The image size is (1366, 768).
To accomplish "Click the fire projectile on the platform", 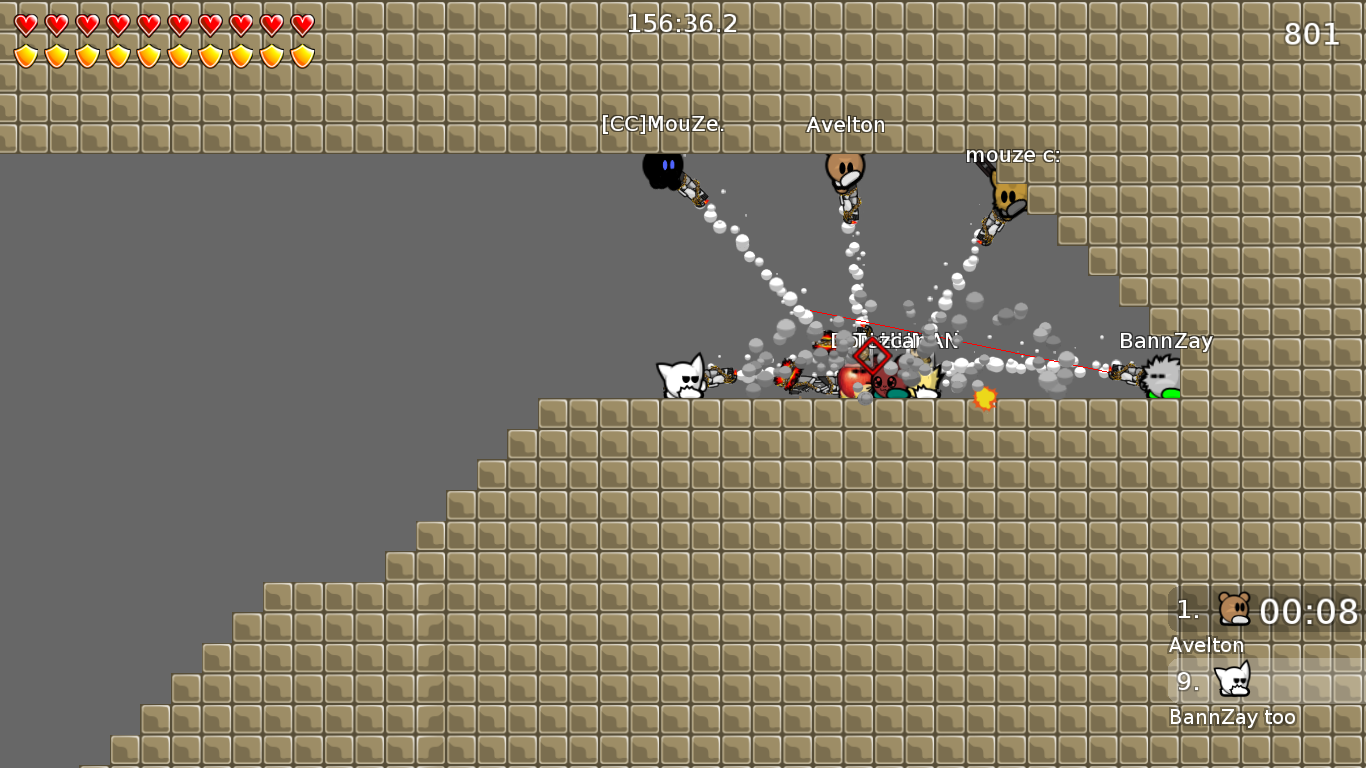I will click(x=985, y=399).
